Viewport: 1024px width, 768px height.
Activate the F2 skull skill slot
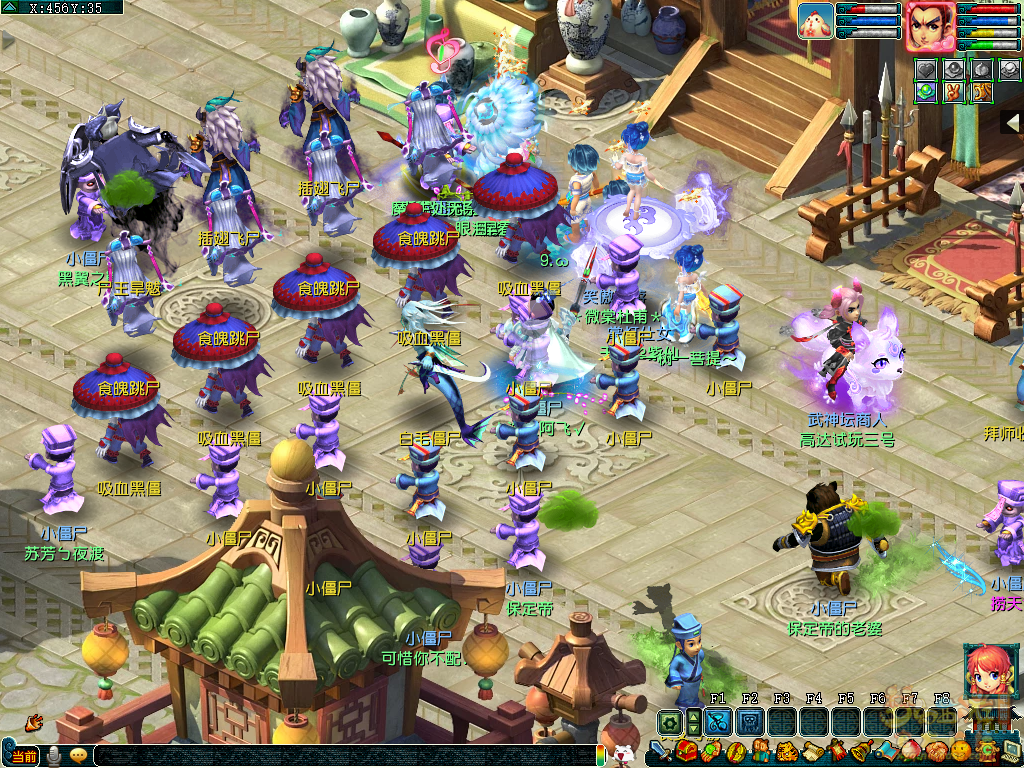749,722
